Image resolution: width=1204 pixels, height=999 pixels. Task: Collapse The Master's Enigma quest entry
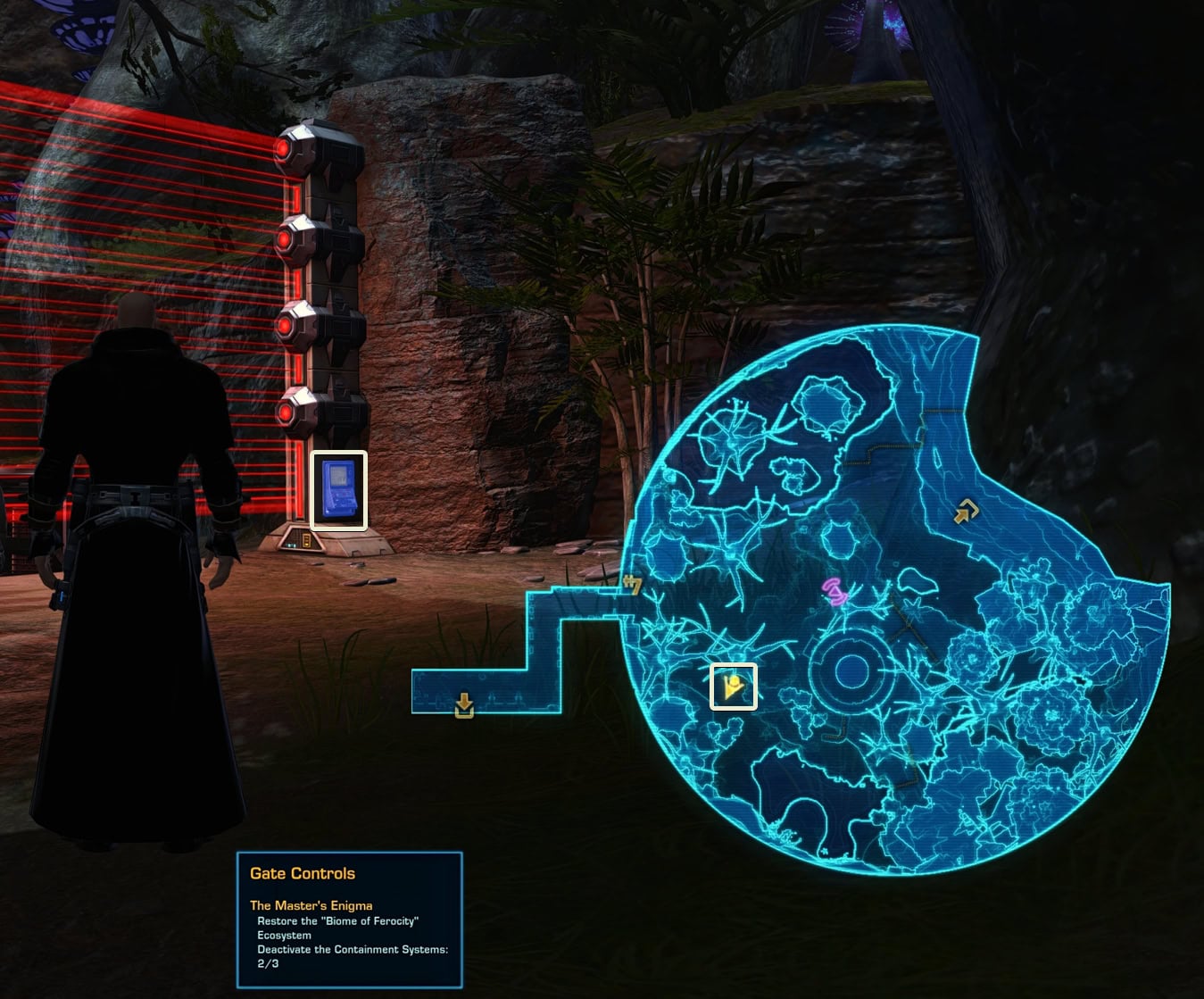click(311, 904)
